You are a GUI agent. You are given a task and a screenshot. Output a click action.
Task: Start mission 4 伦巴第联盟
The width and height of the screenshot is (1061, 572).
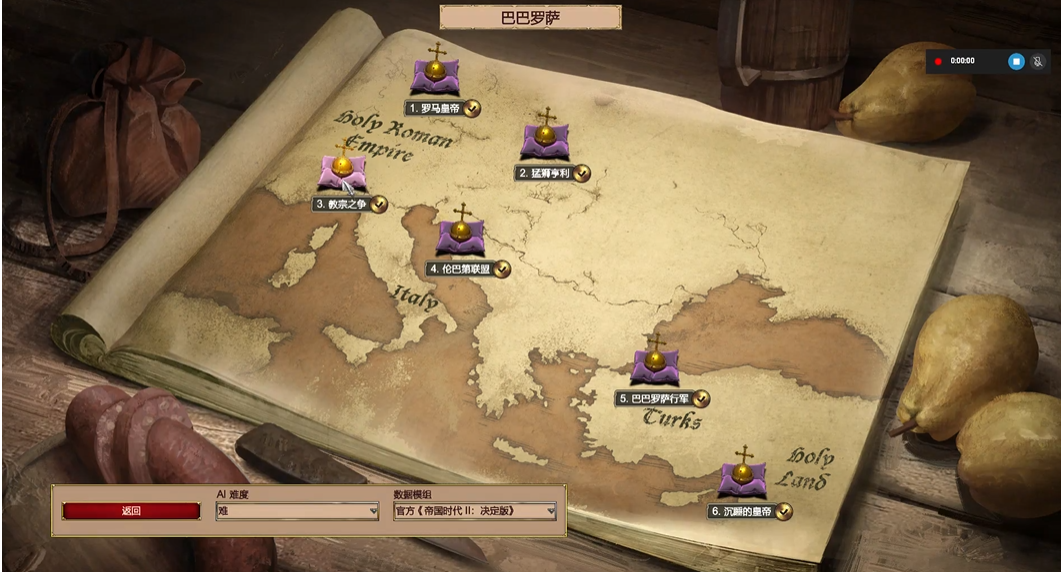(460, 237)
